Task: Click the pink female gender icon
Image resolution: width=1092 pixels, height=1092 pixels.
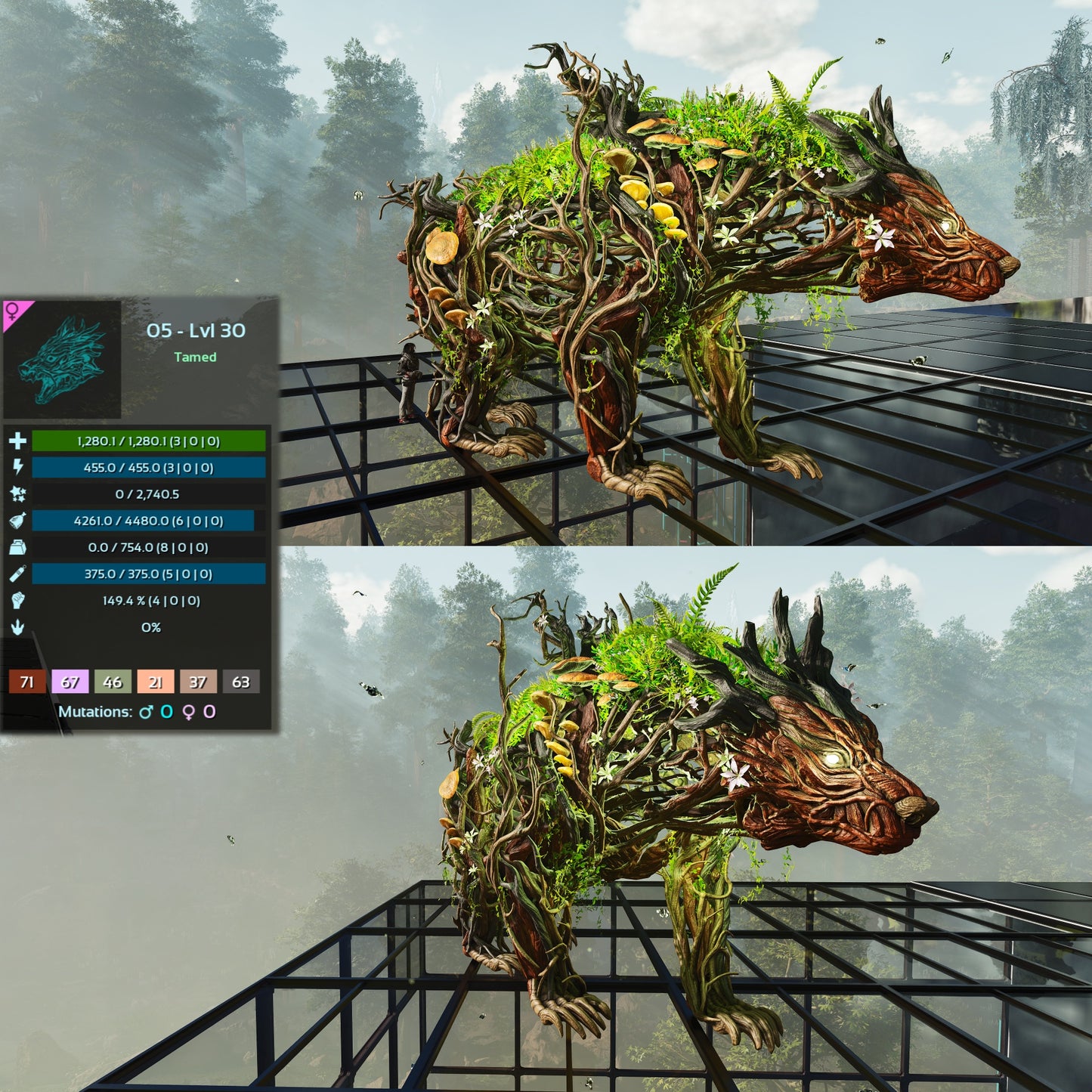Action: (13, 311)
